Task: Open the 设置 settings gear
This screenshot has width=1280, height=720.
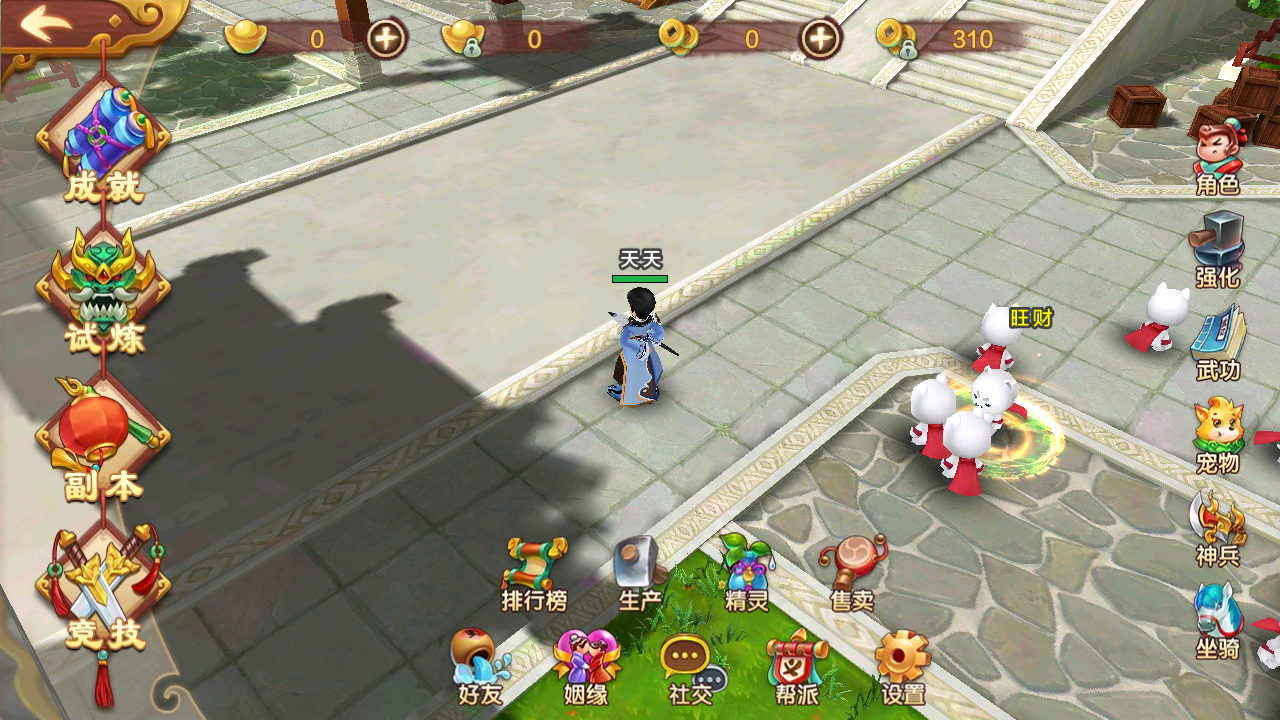Action: (903, 665)
